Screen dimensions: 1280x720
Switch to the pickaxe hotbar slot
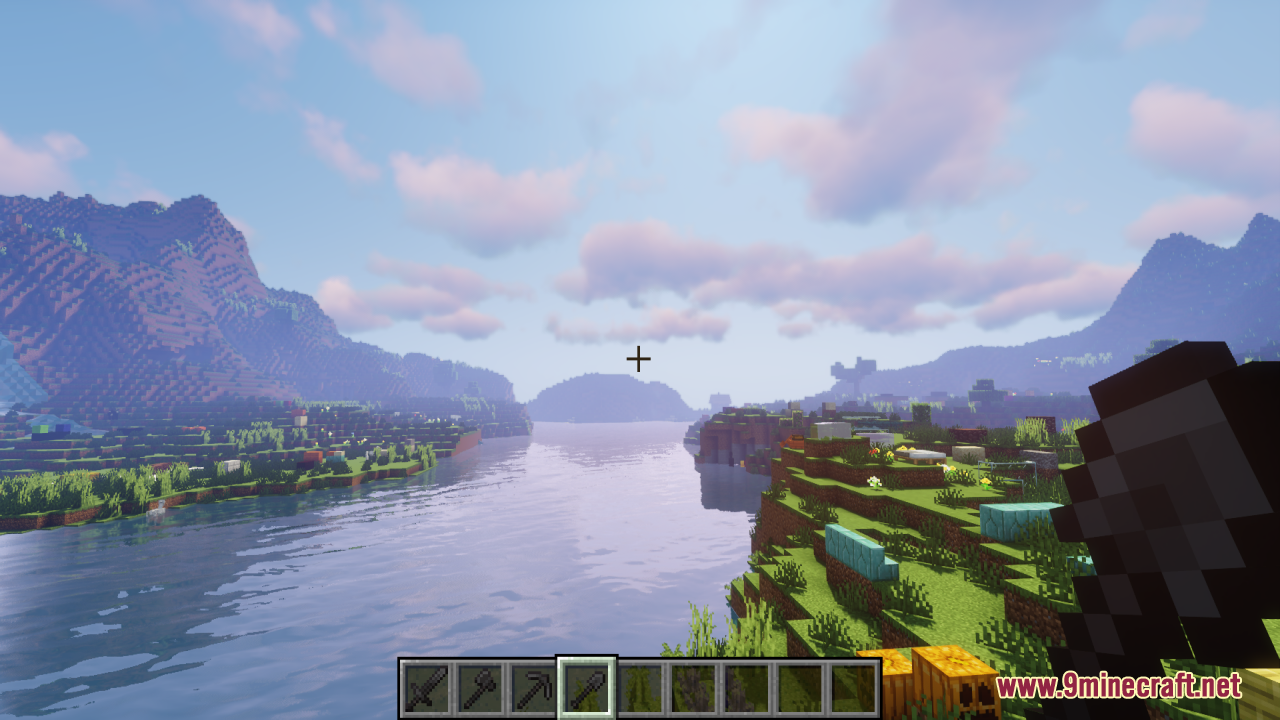tap(532, 688)
